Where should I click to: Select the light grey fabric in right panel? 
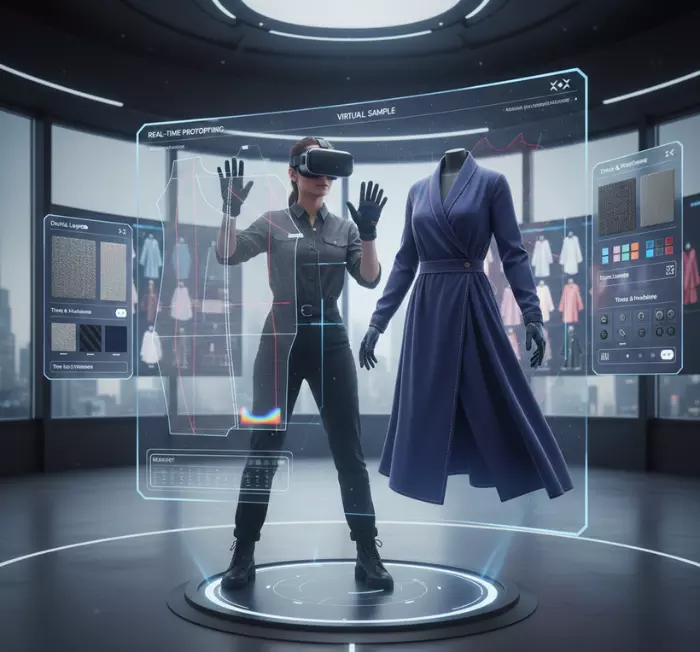657,200
